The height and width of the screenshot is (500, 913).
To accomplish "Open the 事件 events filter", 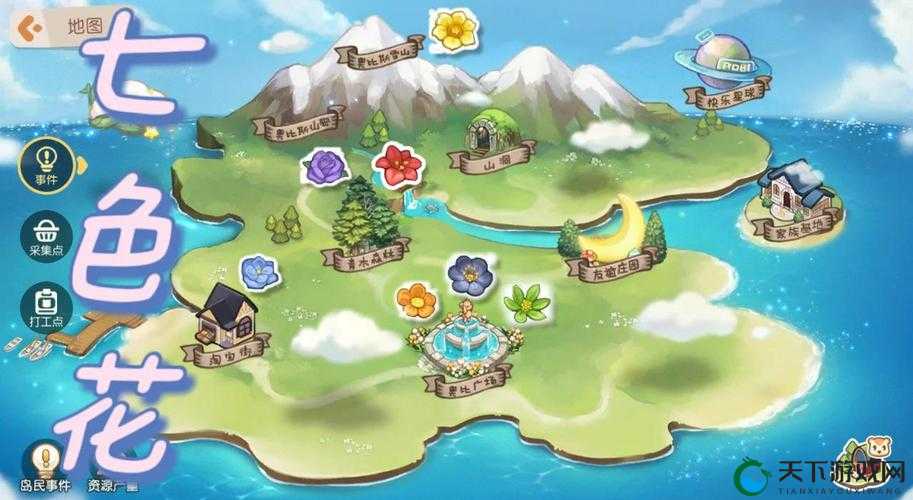I will click(x=46, y=160).
